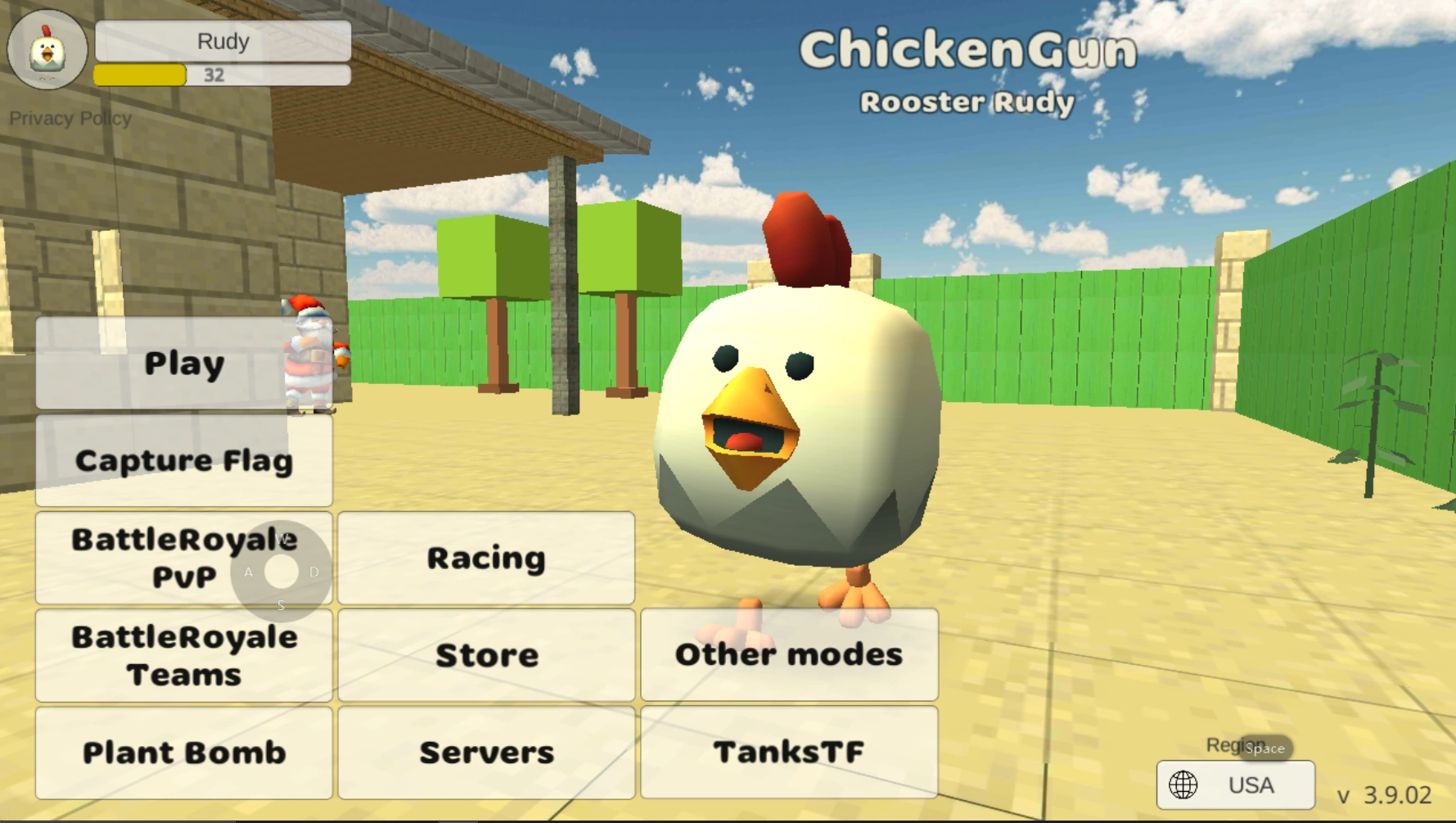1456x823 pixels.
Task: Start BattleRoyale PvP match
Action: click(183, 558)
